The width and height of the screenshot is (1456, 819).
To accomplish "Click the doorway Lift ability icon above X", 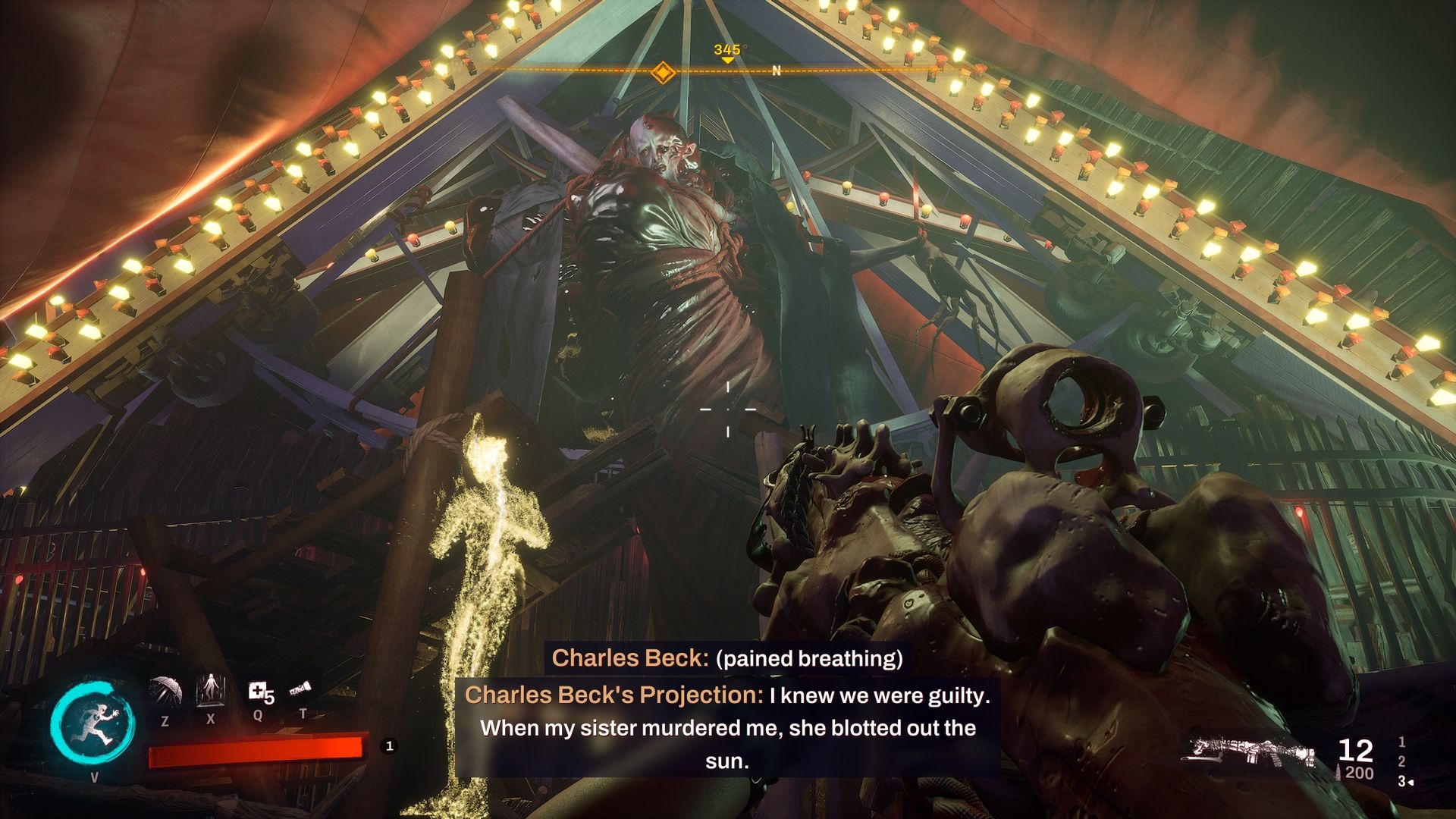I will [211, 691].
